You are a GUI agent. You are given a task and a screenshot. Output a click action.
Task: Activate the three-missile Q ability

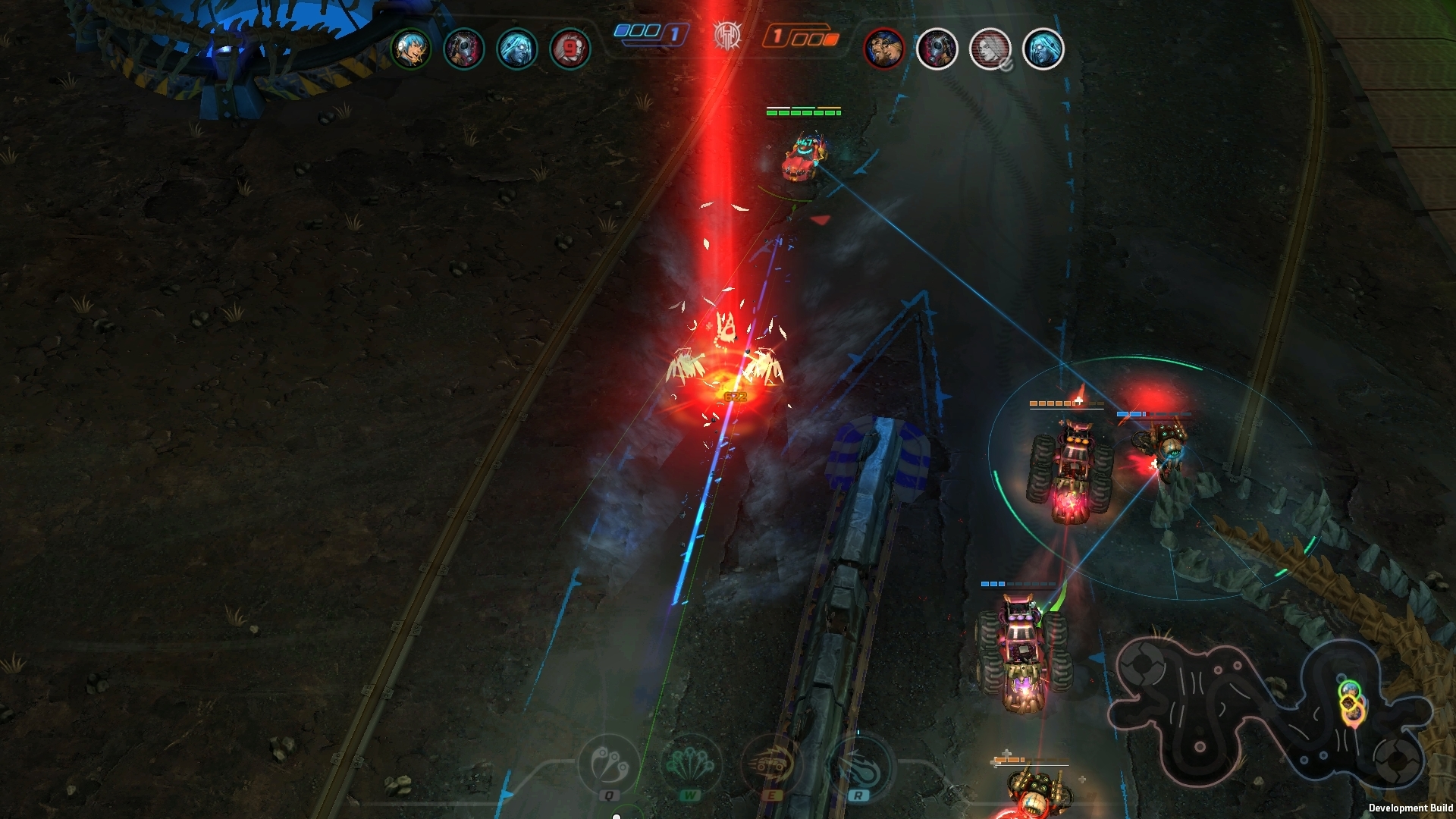click(x=610, y=763)
